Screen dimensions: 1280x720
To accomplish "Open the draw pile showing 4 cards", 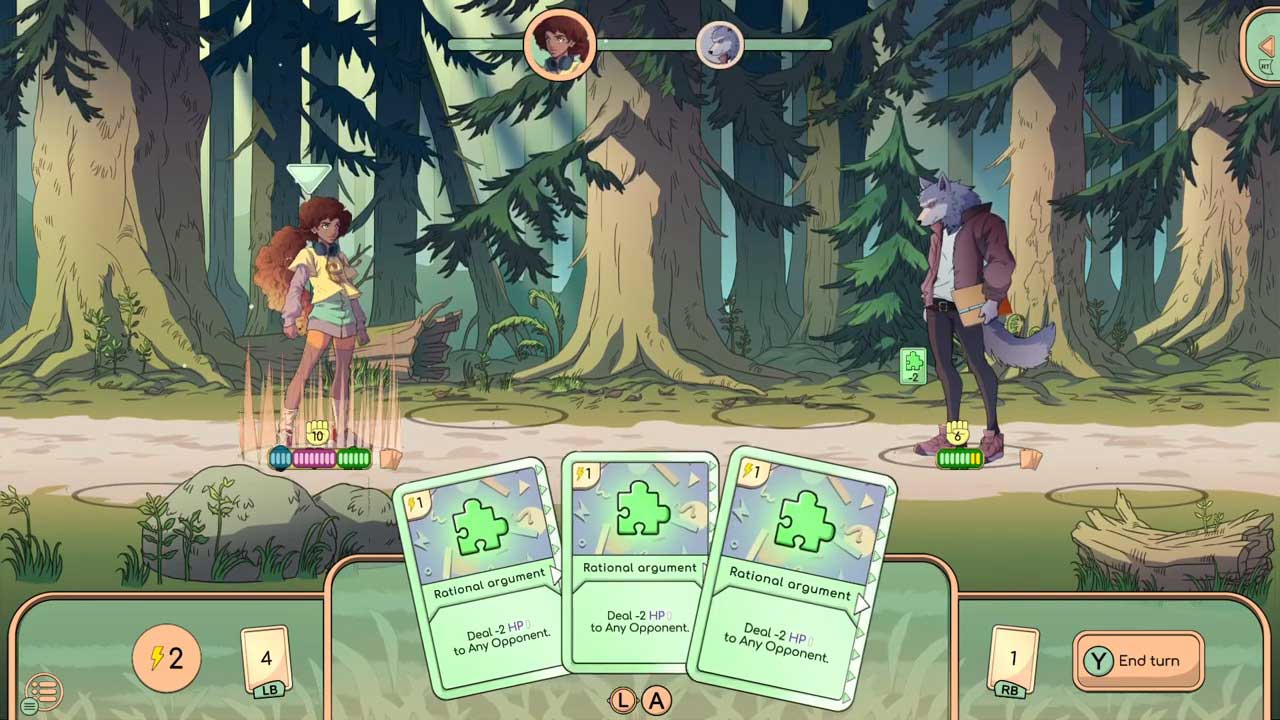I will (x=265, y=659).
